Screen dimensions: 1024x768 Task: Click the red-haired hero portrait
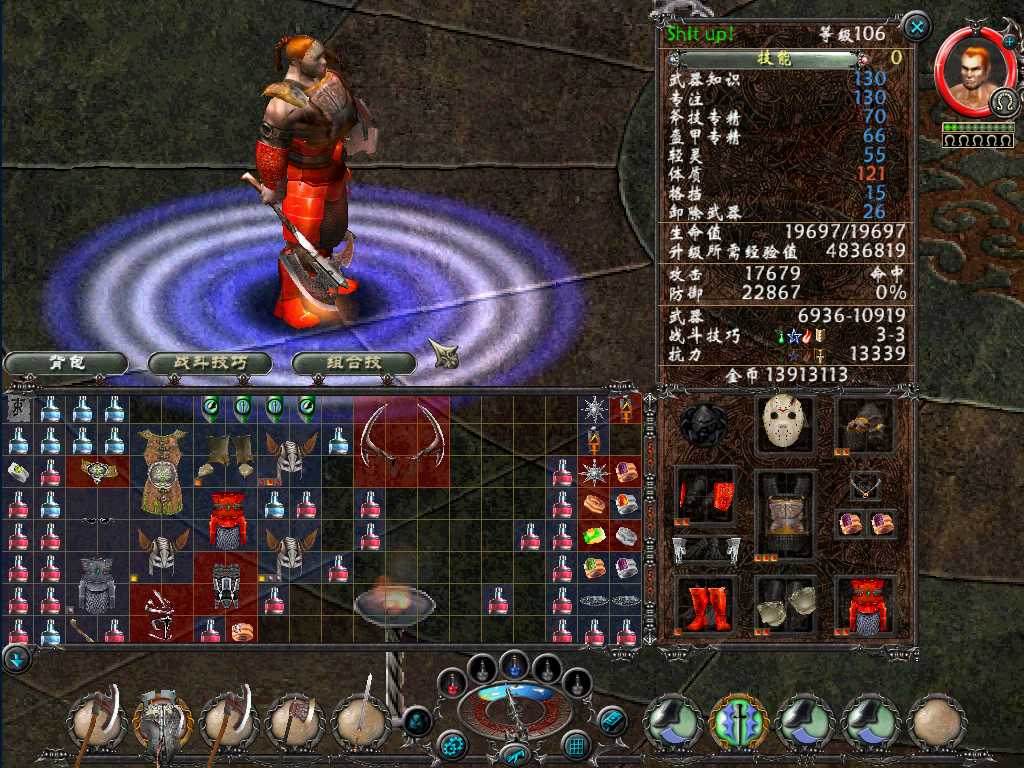pyautogui.click(x=968, y=74)
